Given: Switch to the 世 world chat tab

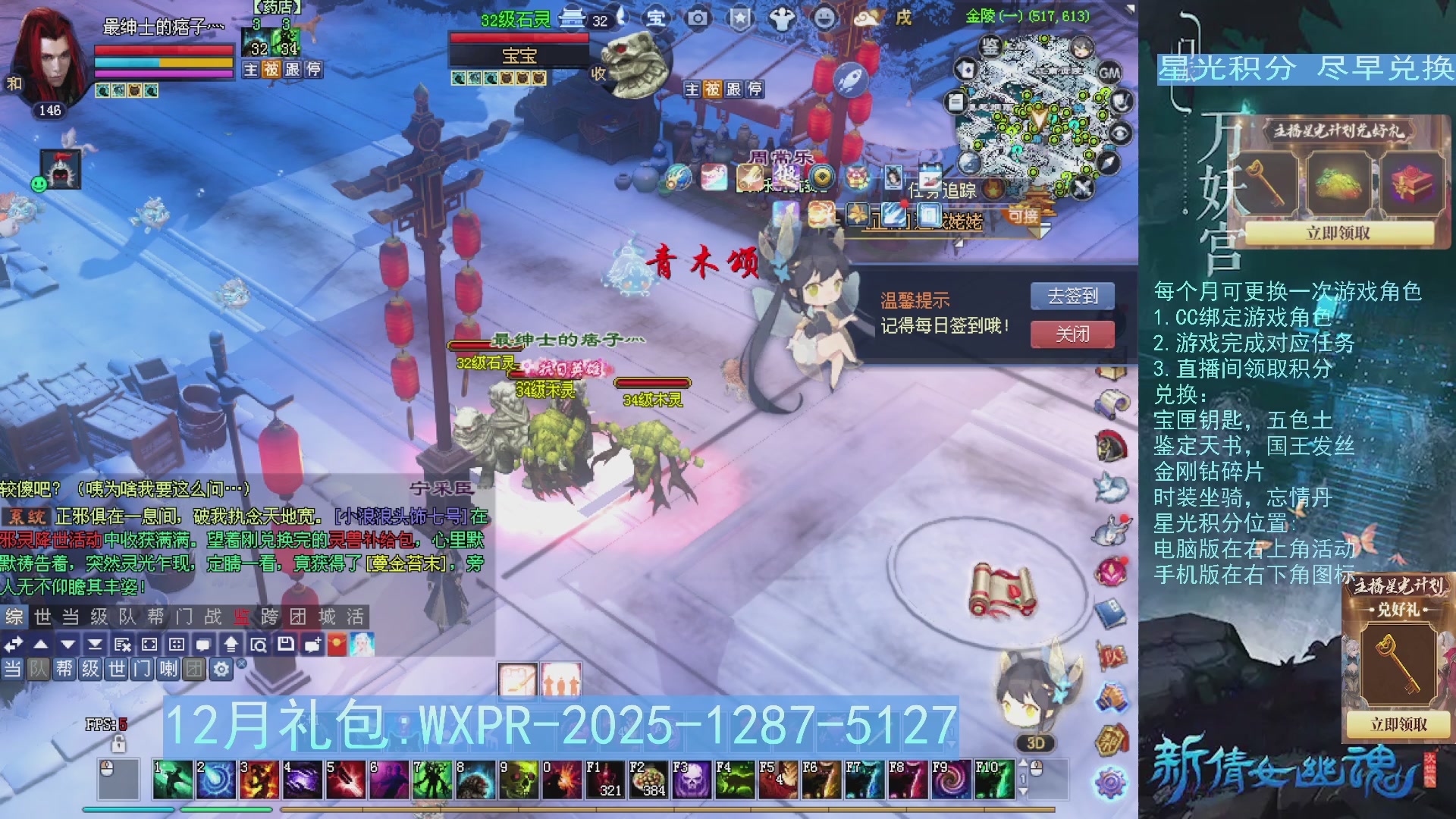Looking at the screenshot, I should click(42, 617).
